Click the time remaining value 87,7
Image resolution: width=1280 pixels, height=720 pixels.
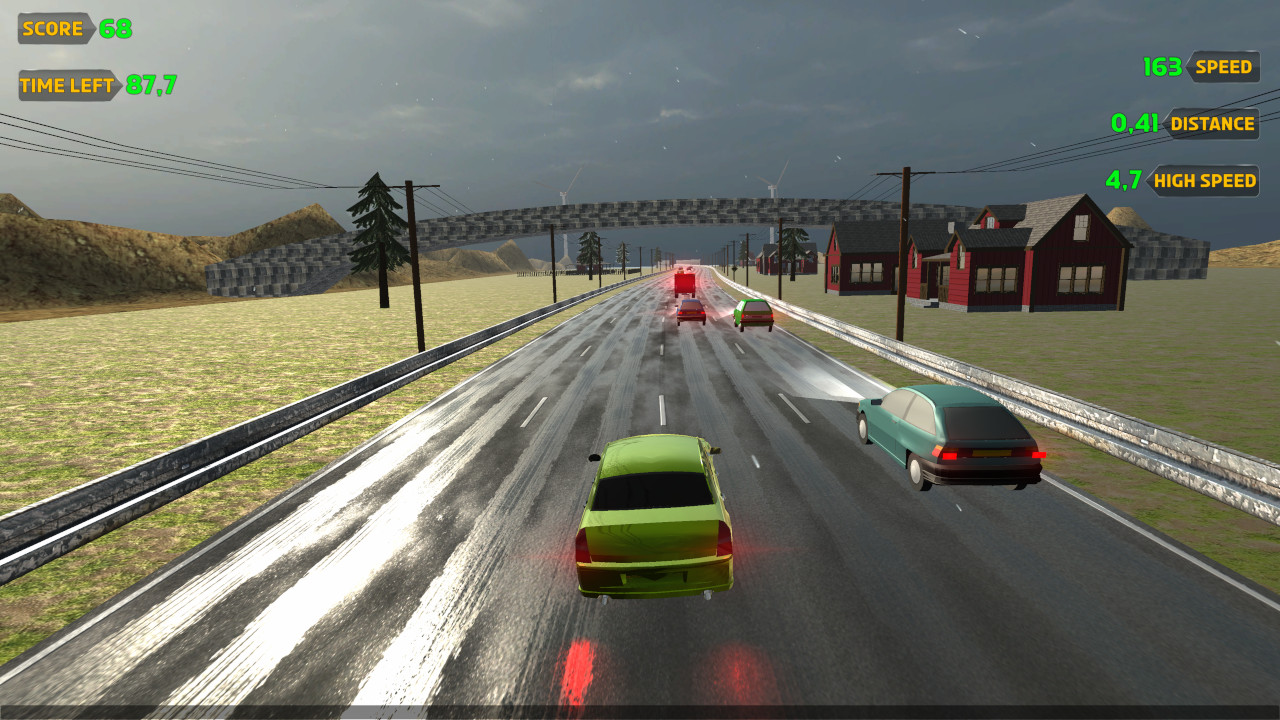pos(148,86)
